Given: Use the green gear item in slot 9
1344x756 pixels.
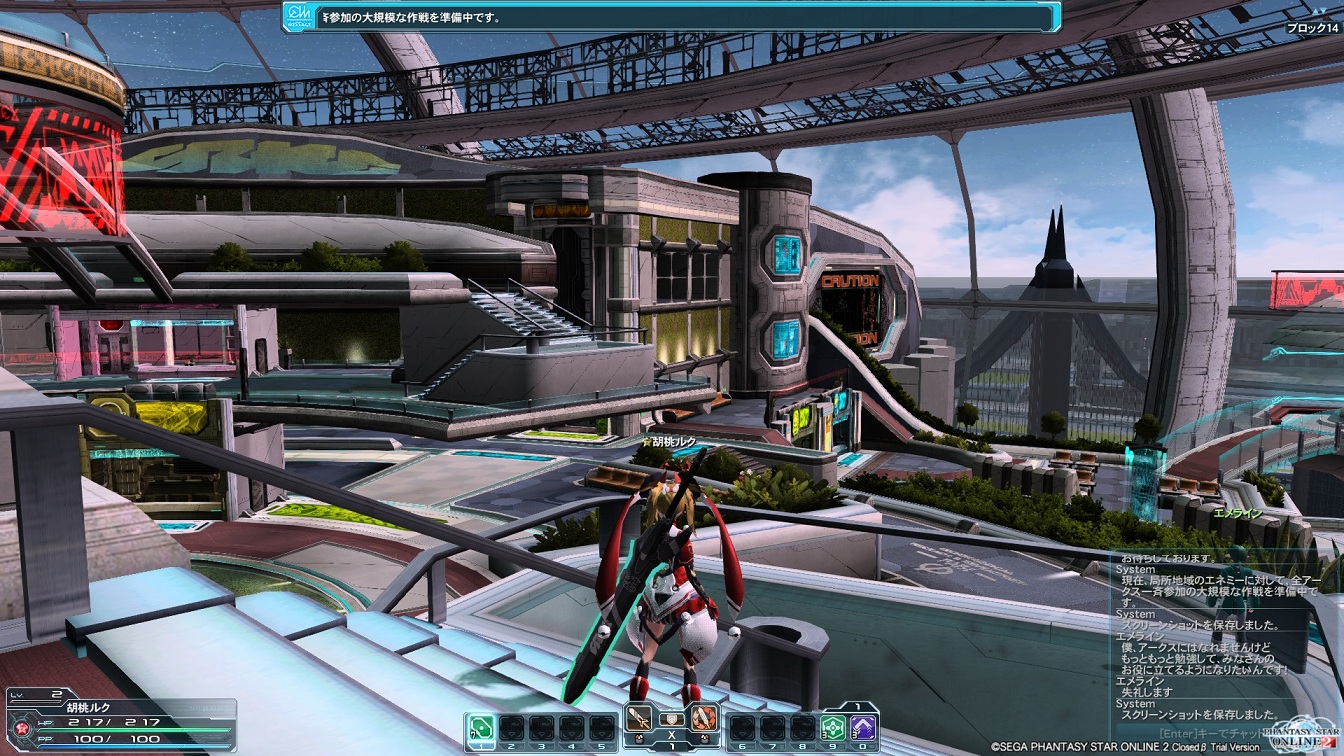Looking at the screenshot, I should tap(832, 727).
